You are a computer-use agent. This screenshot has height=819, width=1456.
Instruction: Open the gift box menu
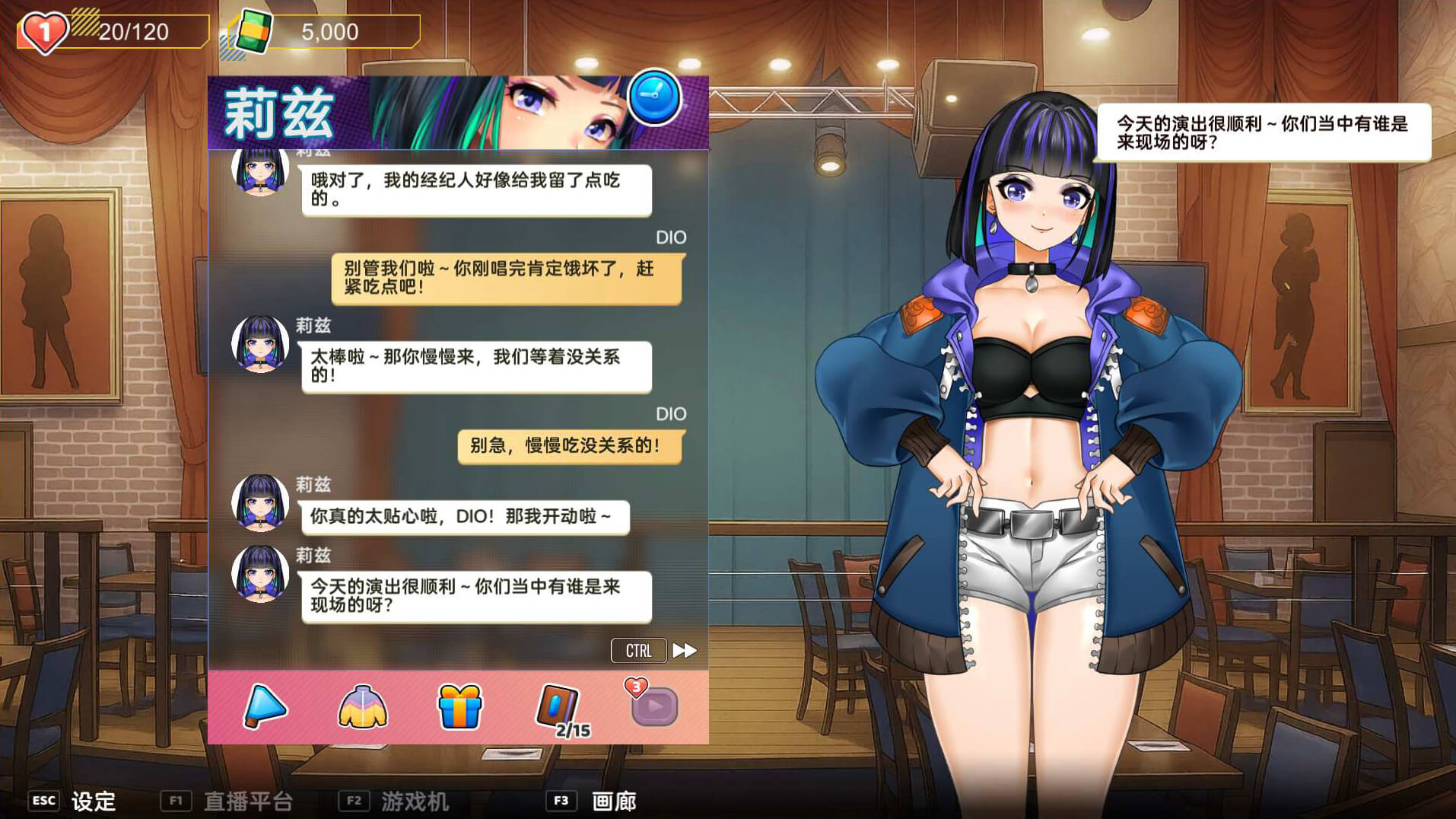coord(459,706)
